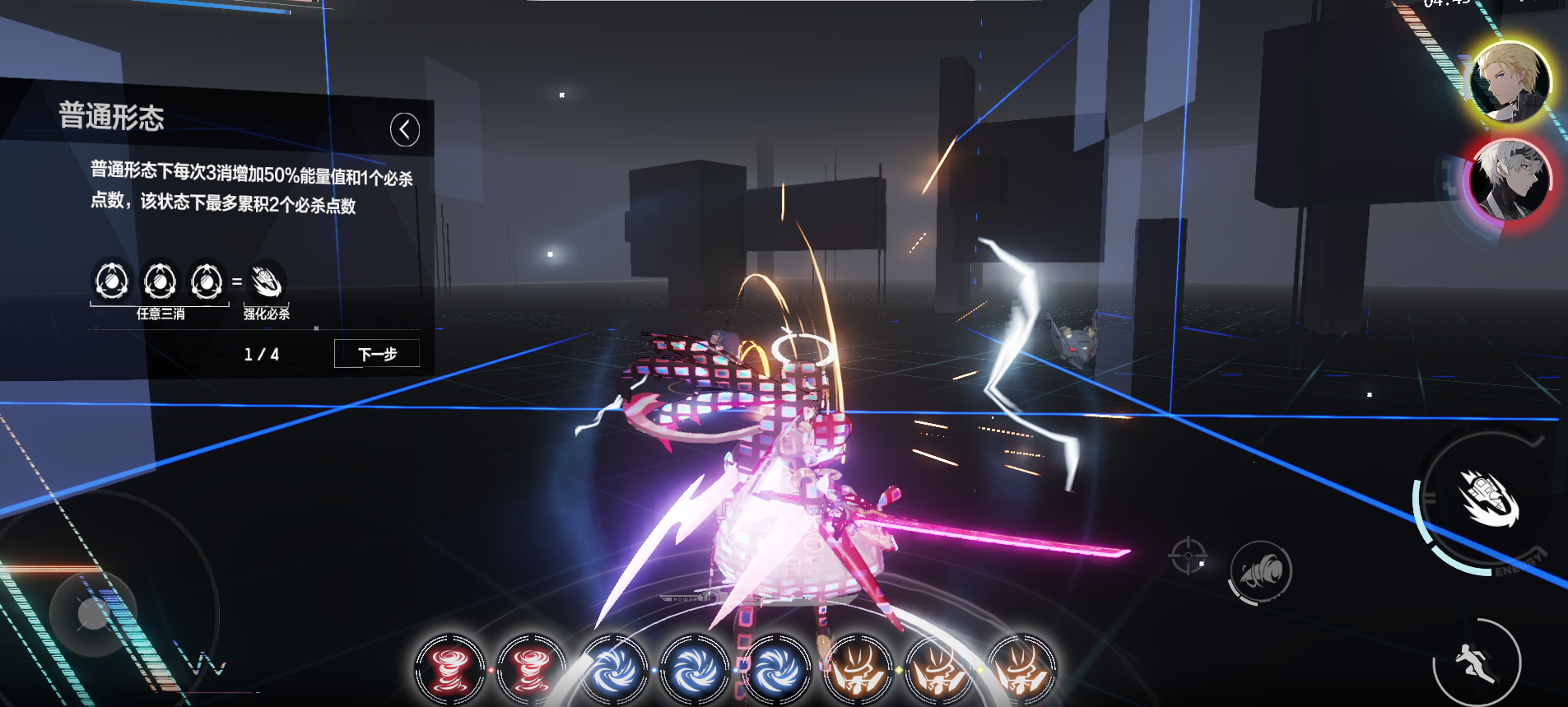Collapse the tutorial panel with the back arrow
Viewport: 1568px width, 707px height.
(404, 129)
